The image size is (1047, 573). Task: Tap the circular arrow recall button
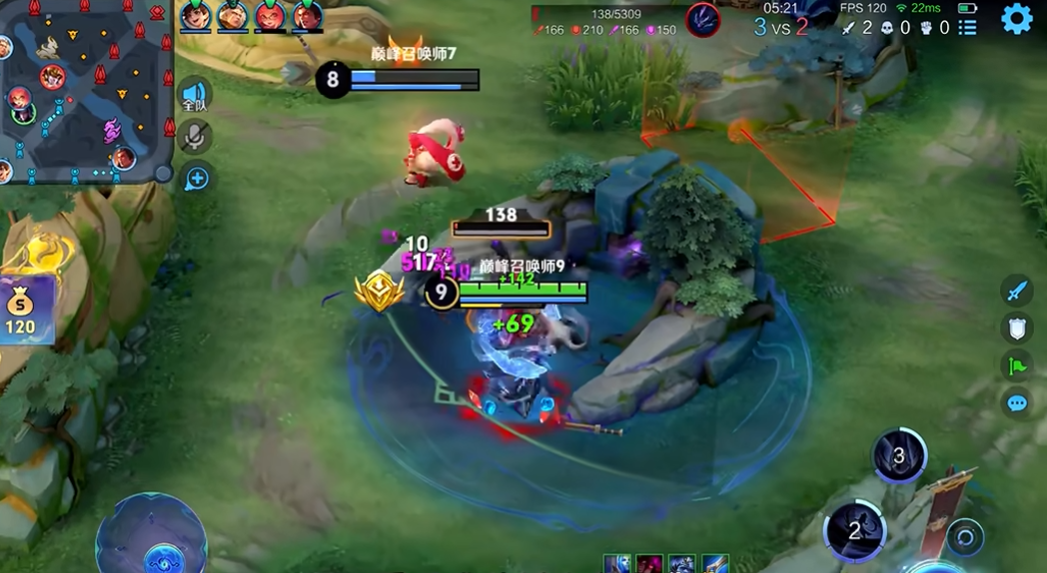pyautogui.click(x=965, y=537)
